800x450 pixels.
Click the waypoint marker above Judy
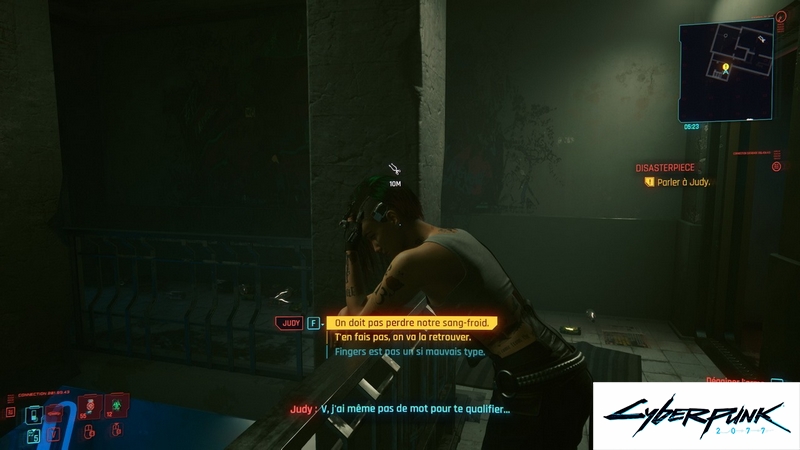point(395,171)
